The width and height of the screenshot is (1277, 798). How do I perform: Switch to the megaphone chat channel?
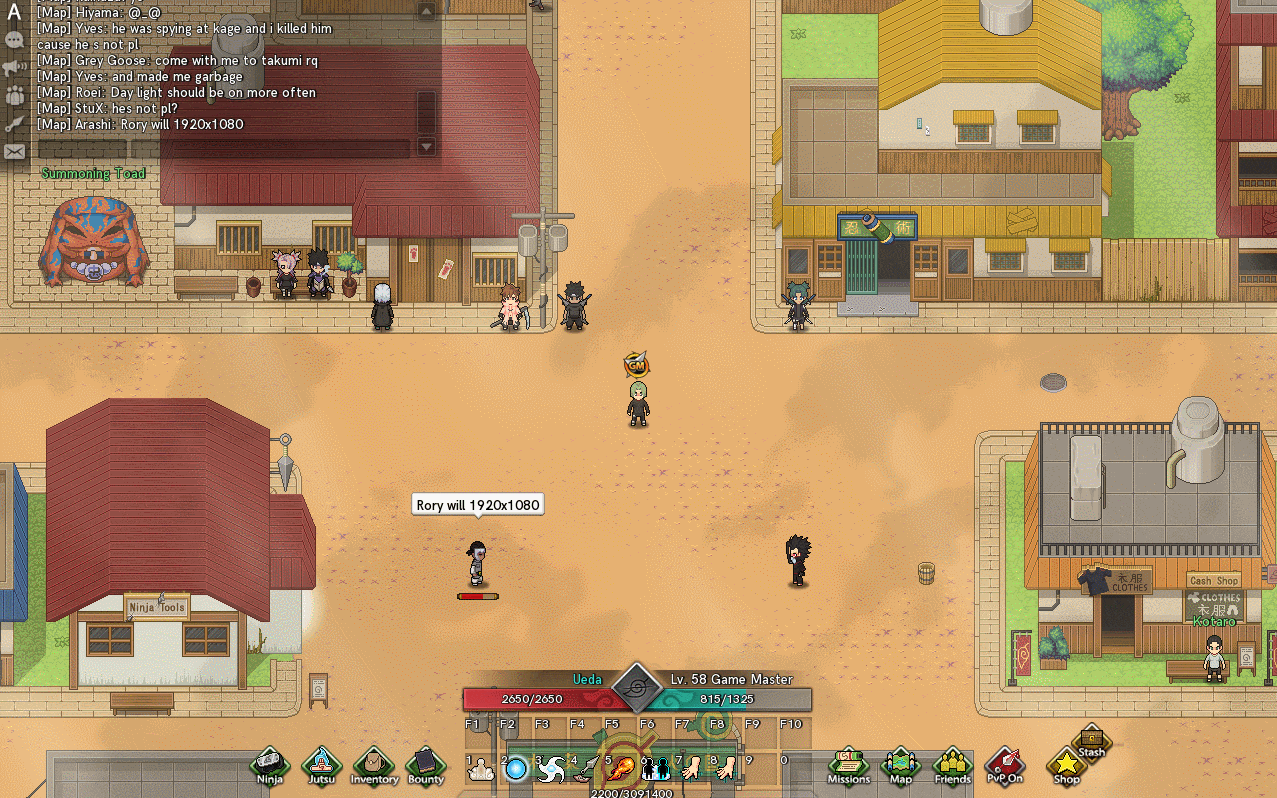coord(14,68)
